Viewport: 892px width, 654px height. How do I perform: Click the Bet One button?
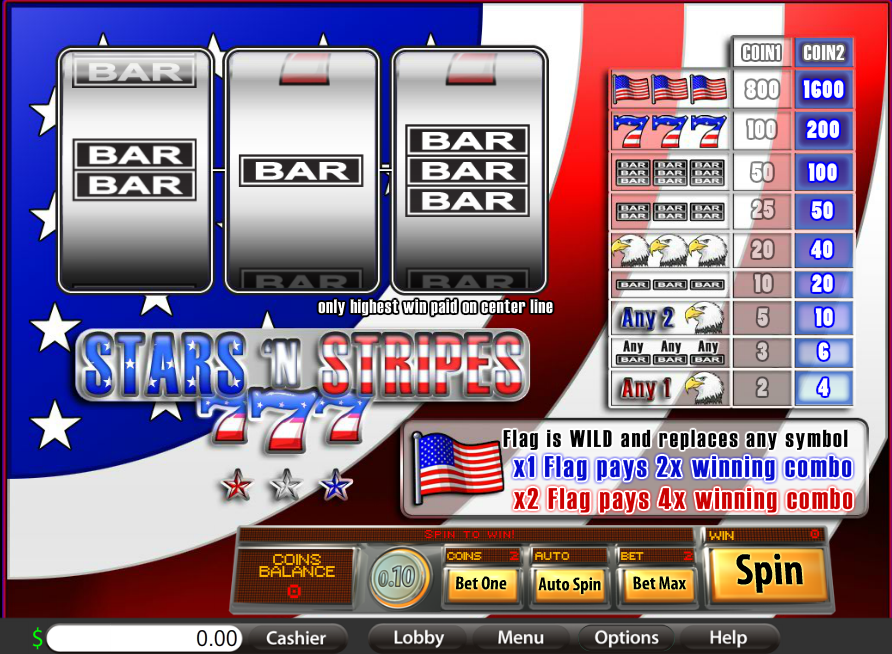[481, 584]
